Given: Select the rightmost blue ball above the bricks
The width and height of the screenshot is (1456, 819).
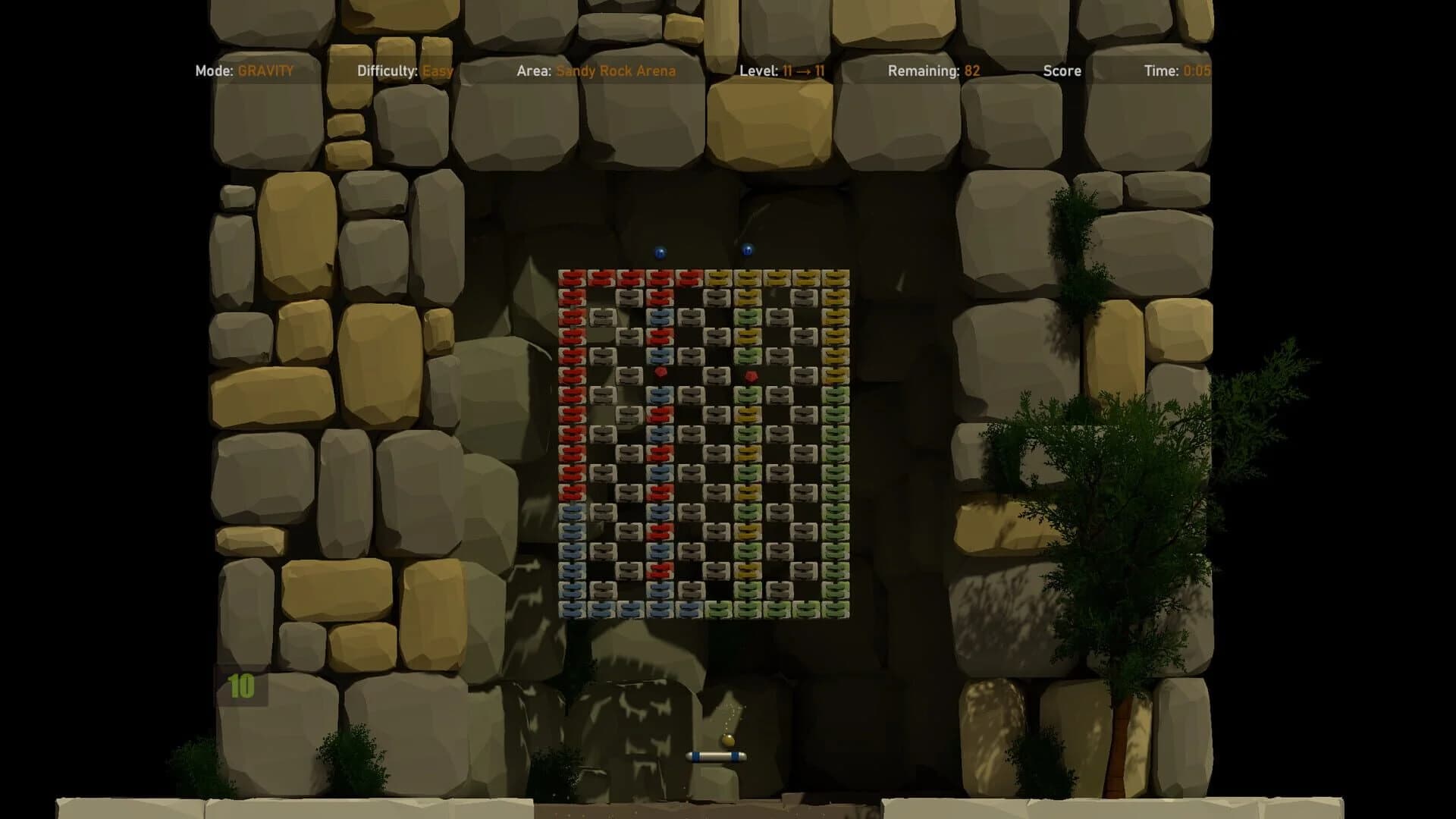Looking at the screenshot, I should click(x=747, y=250).
